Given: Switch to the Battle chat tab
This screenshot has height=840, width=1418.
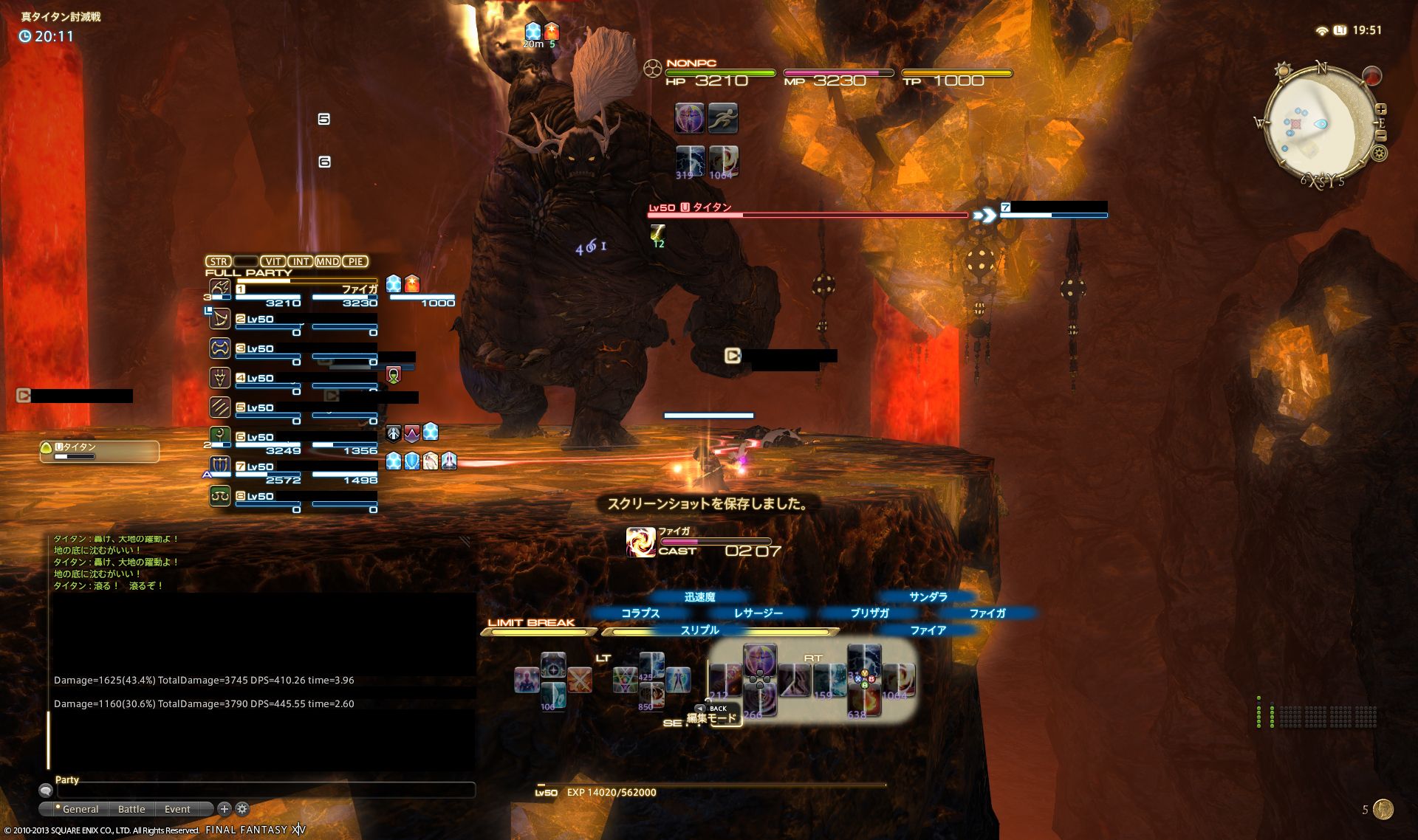Looking at the screenshot, I should [x=131, y=809].
